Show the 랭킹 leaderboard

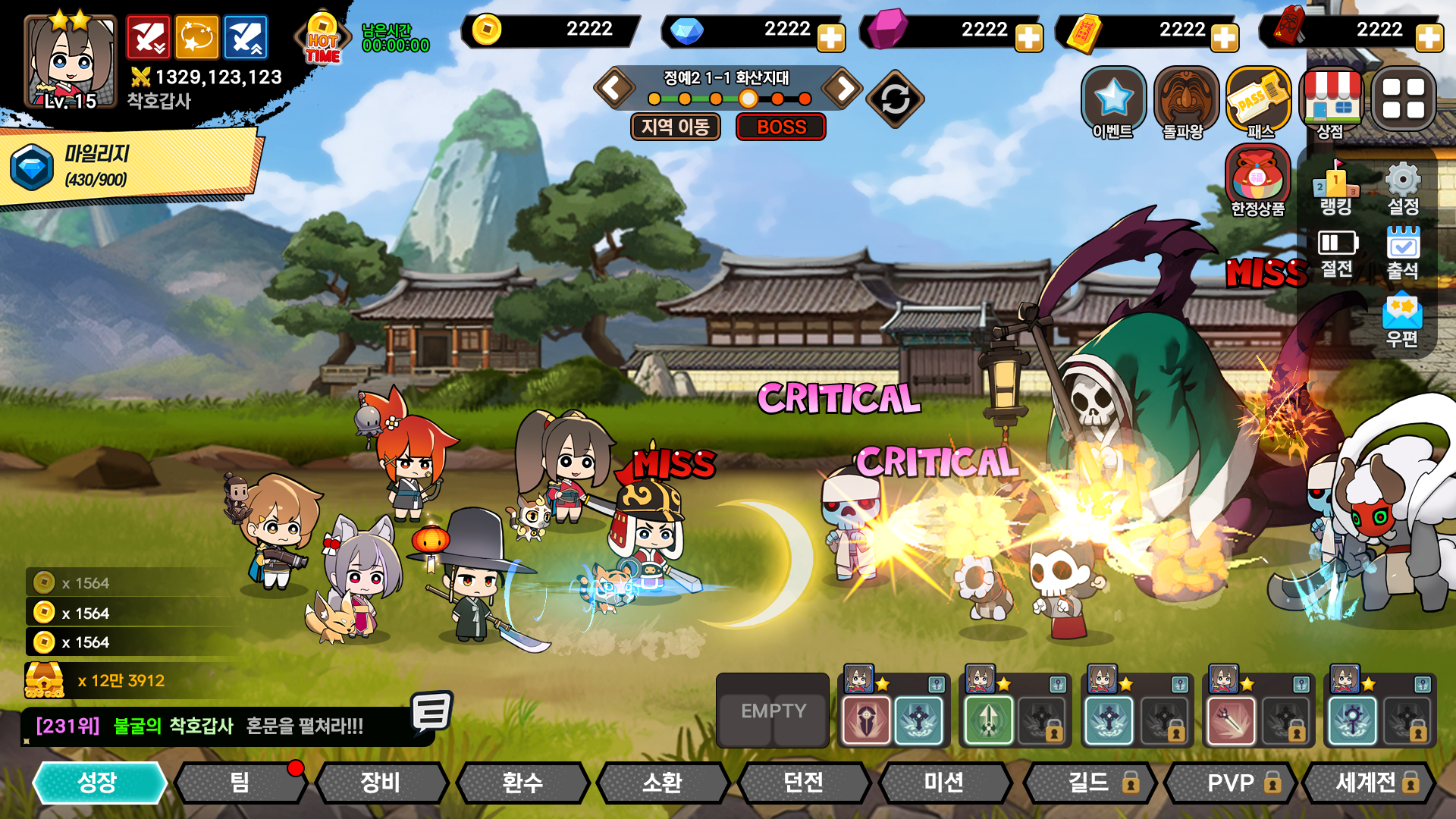[1336, 187]
